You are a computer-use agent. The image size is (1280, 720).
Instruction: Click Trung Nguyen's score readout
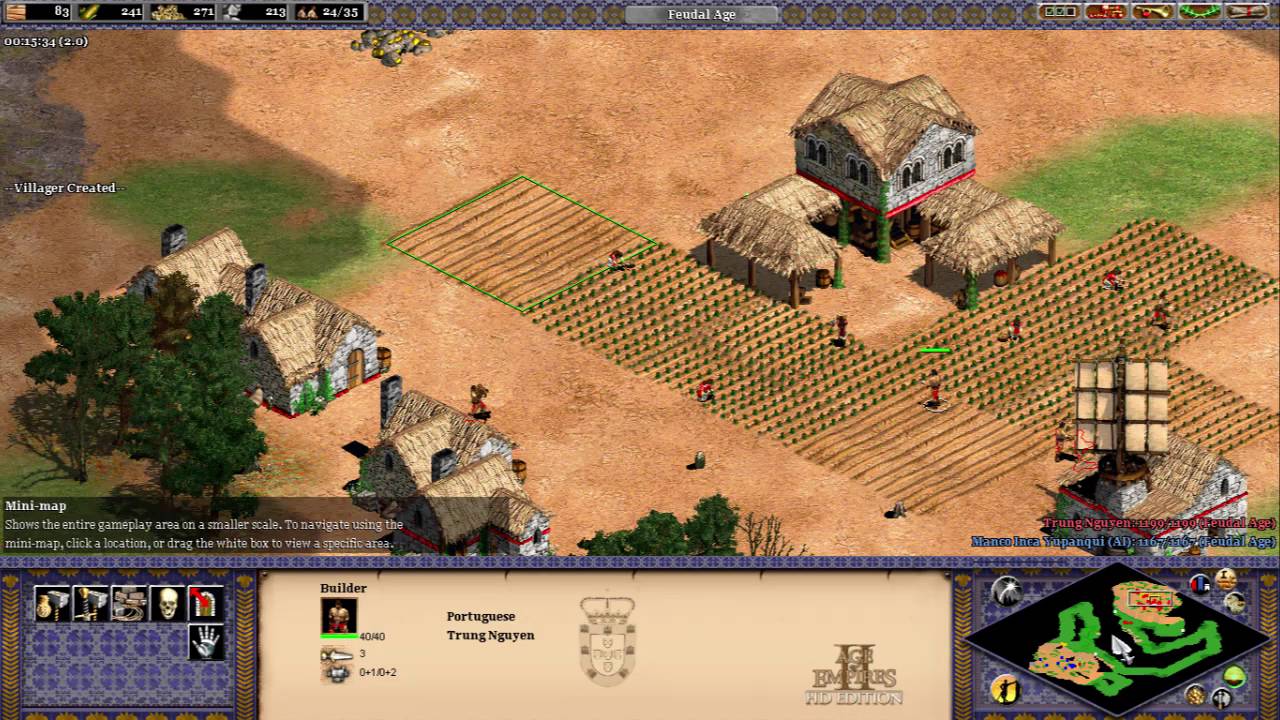tap(1160, 522)
